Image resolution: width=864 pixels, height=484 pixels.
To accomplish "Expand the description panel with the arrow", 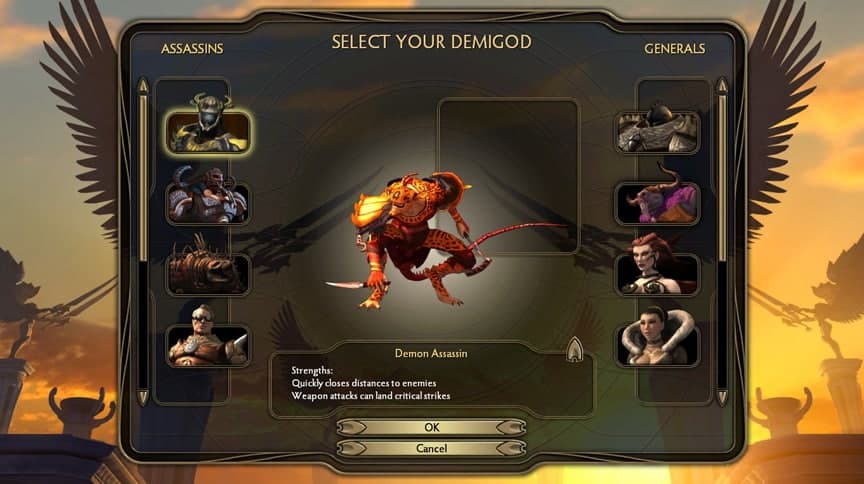I will click(575, 349).
